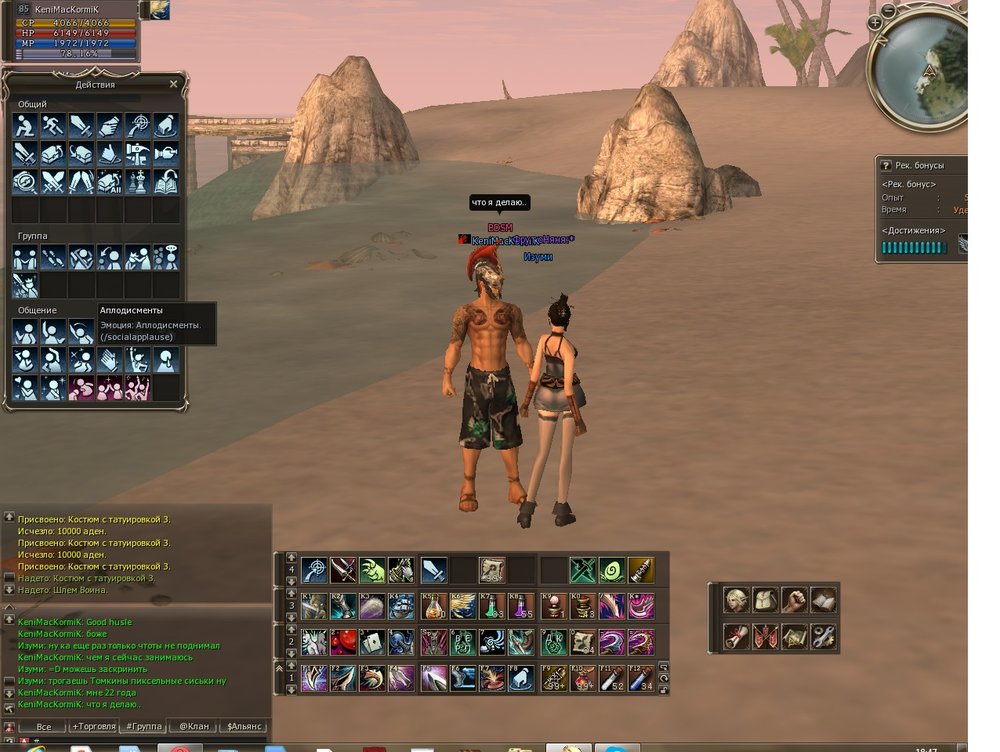Viewport: 1000px width, 752px height.
Task: Use the sit/stand action icon
Action: tap(25, 126)
